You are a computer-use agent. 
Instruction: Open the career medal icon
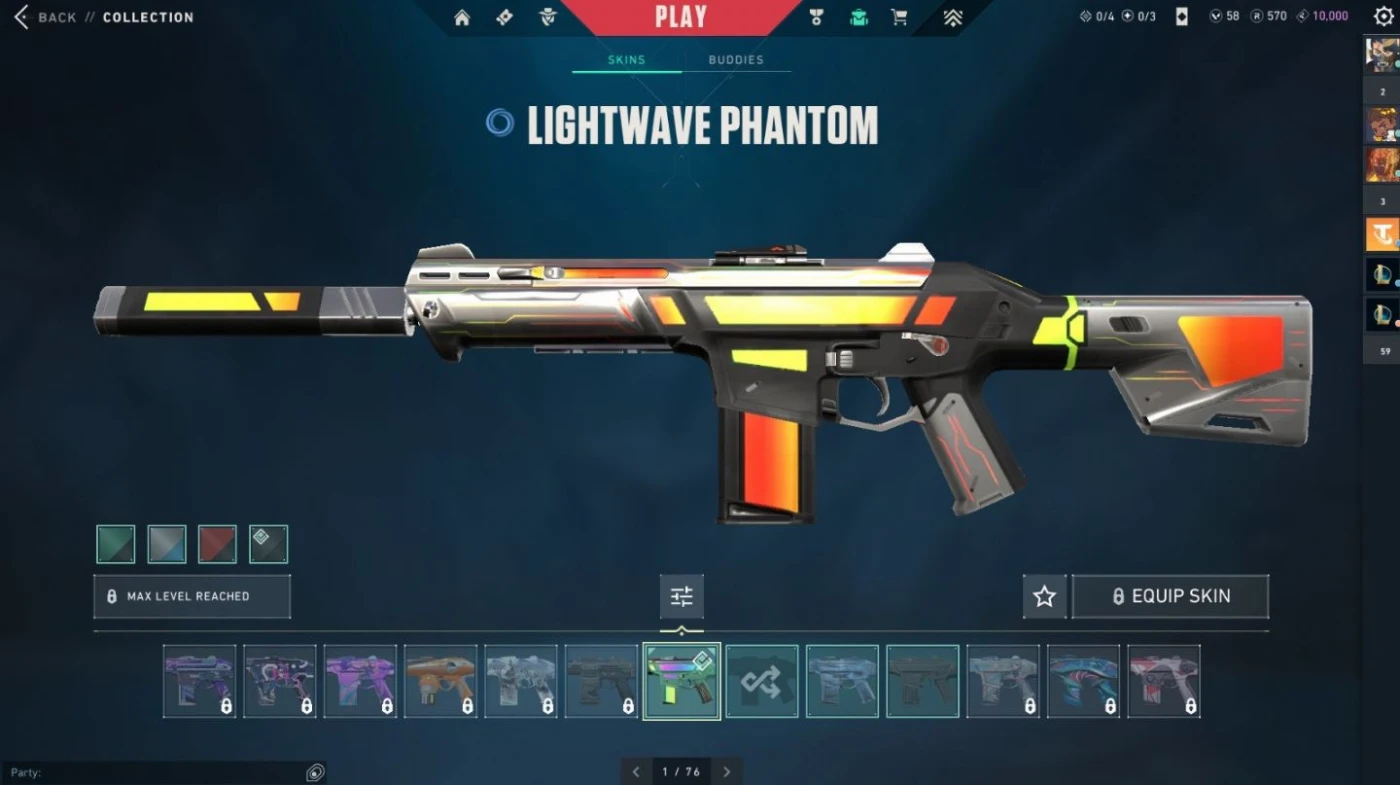click(x=816, y=17)
